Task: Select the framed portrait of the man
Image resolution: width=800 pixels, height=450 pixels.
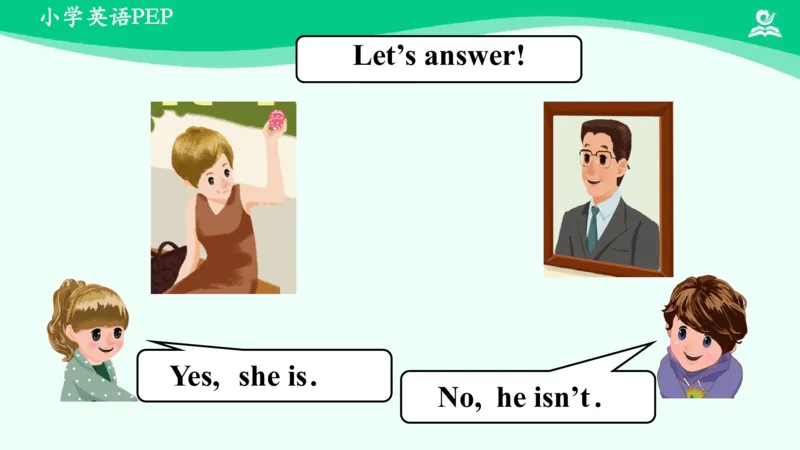Action: pos(608,188)
